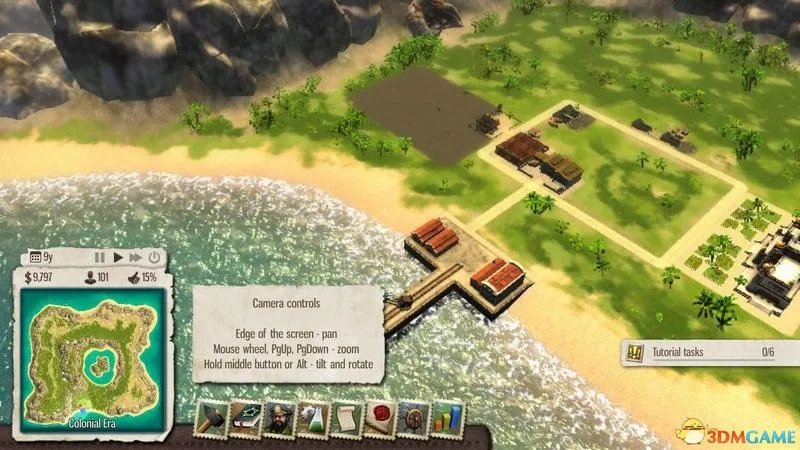Viewport: 800px width, 450px height.
Task: Show the bar chart overlays icon
Action: click(x=444, y=420)
